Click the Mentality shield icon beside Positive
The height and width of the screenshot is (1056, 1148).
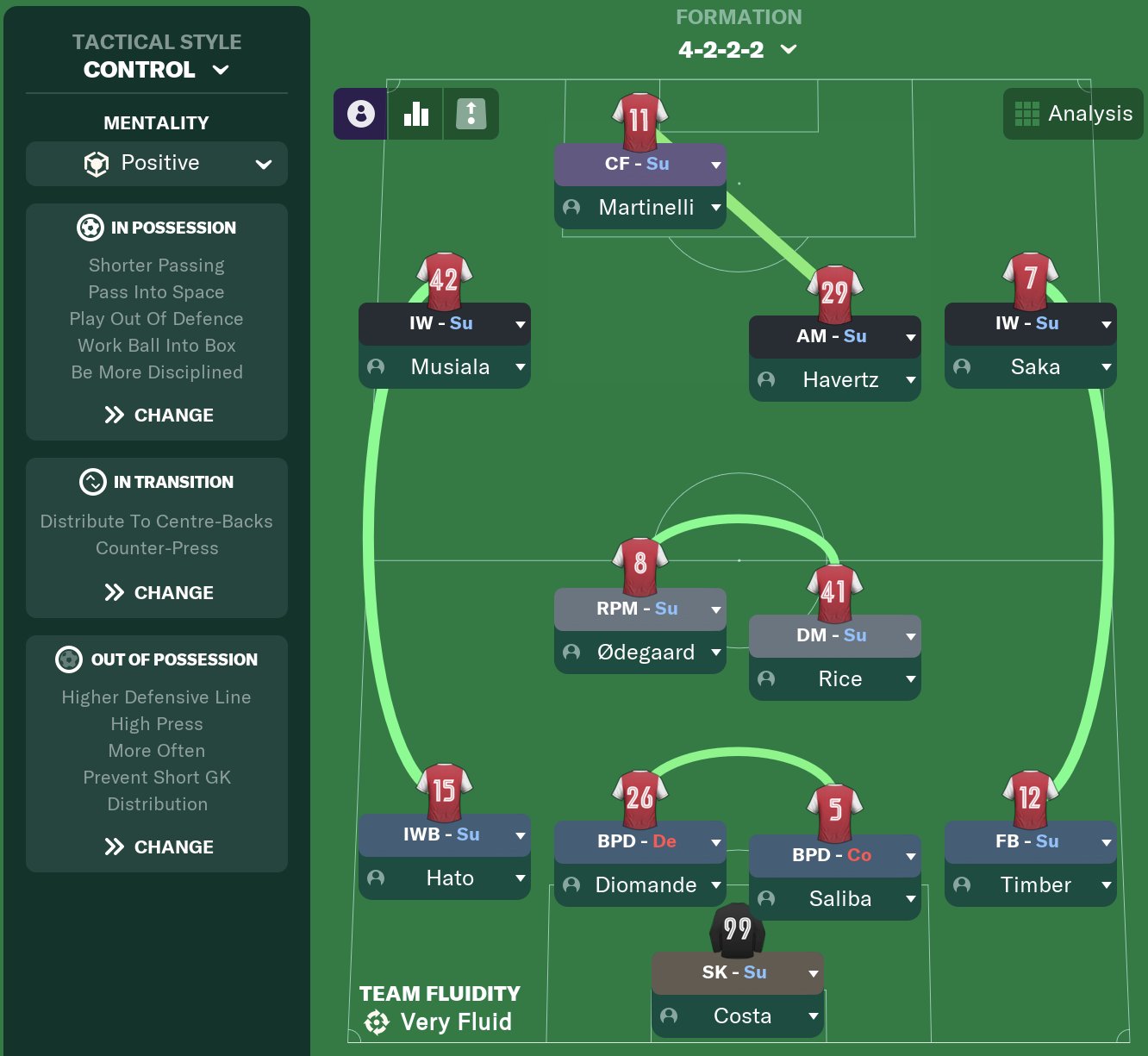(97, 163)
